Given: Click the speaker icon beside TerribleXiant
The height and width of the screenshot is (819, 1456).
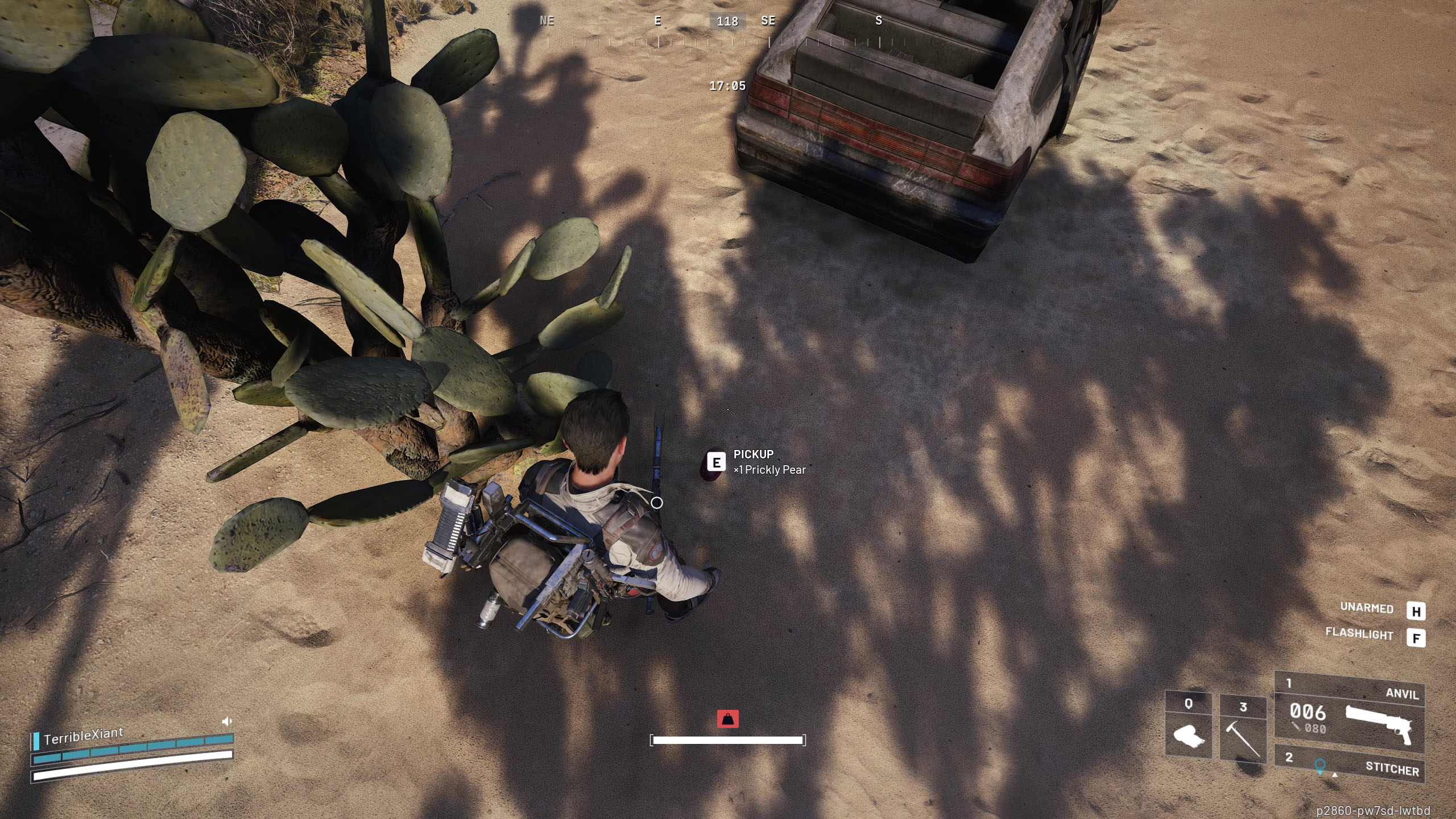Looking at the screenshot, I should [x=226, y=722].
